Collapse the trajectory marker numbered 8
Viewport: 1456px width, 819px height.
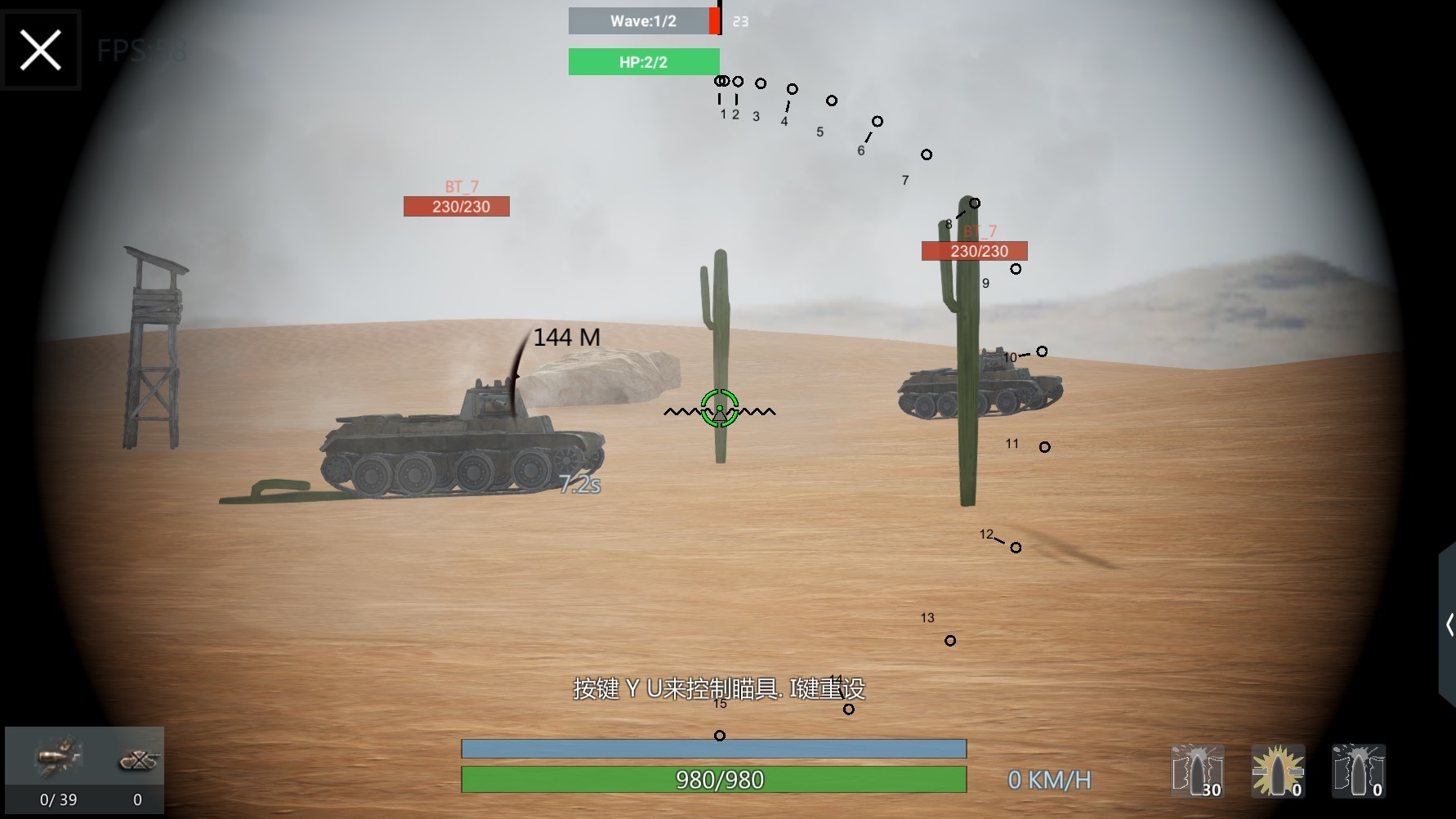coord(948,221)
